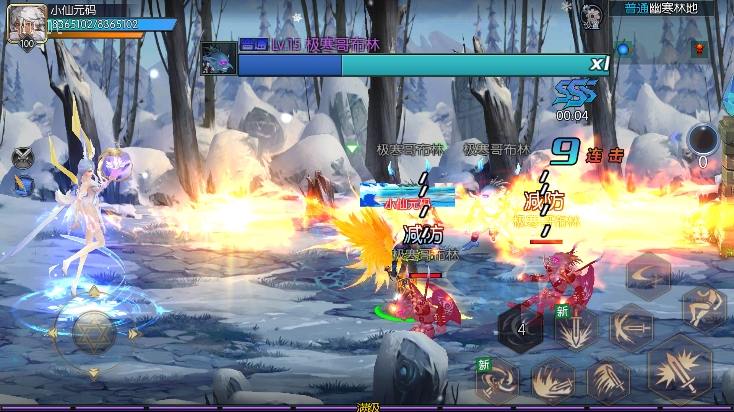
Task: Tap the crossed swords icon
Action: click(23, 157)
